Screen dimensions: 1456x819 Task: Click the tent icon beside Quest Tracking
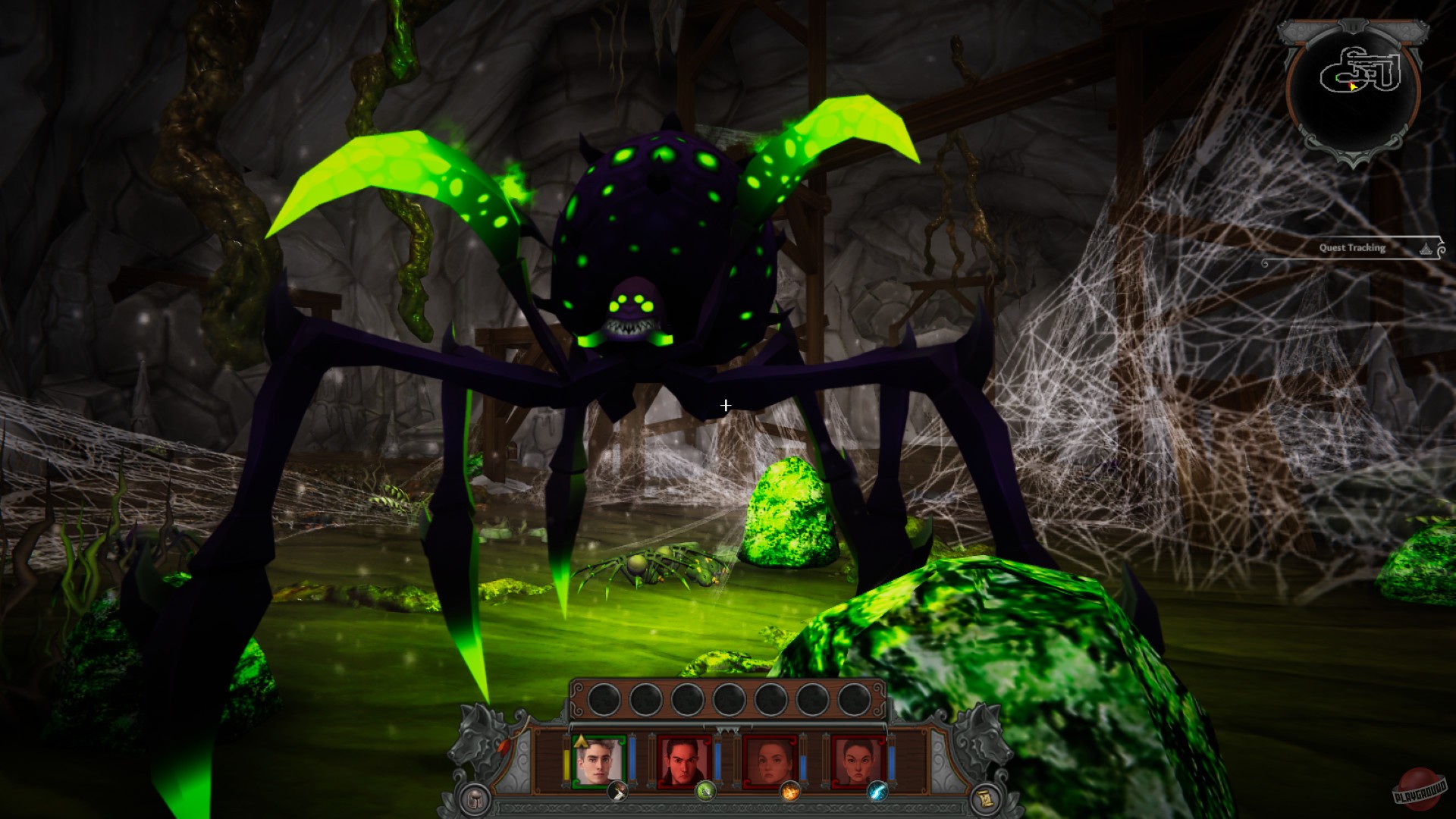[x=1426, y=249]
